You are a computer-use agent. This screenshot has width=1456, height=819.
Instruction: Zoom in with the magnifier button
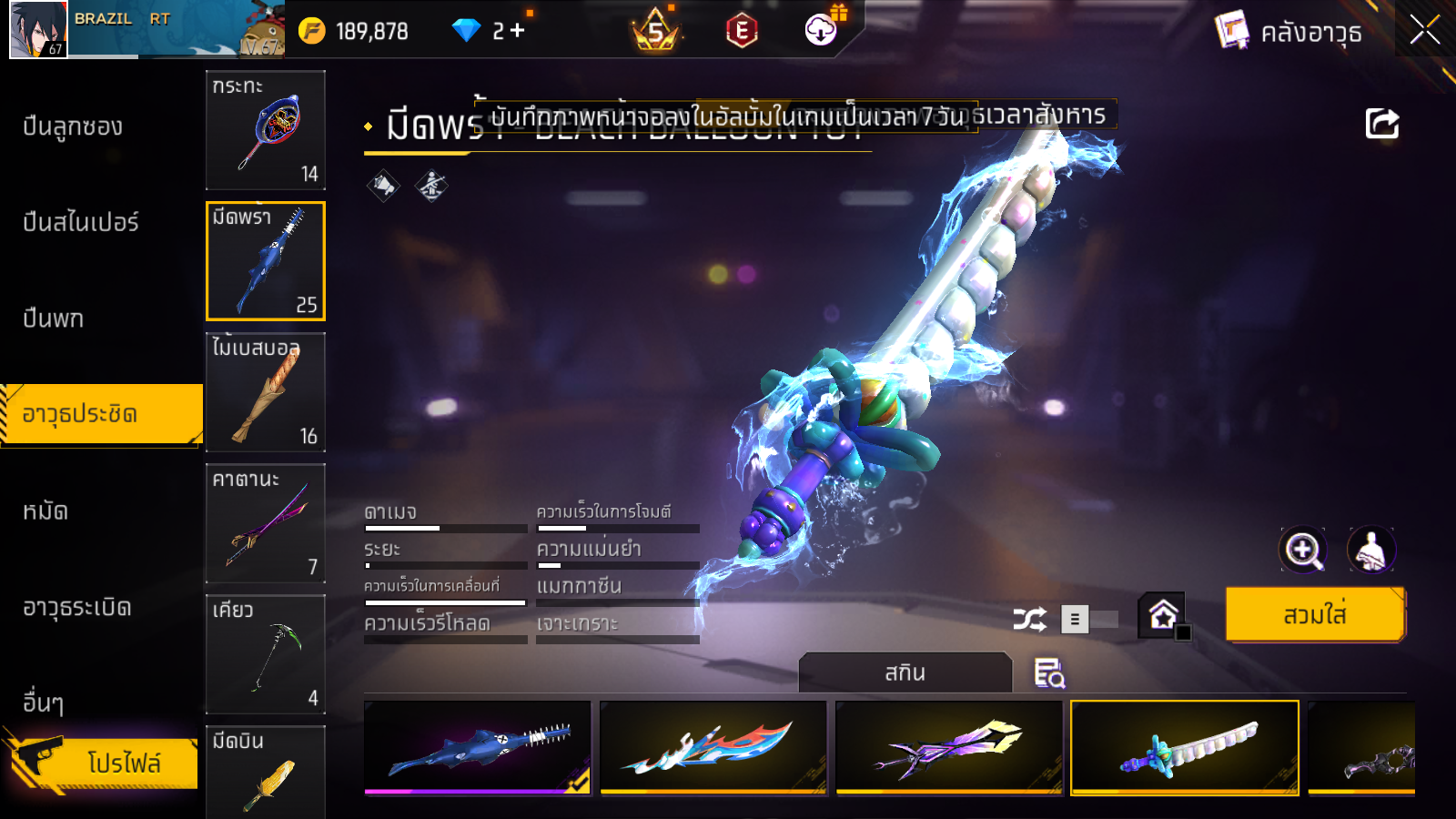pos(1303,550)
